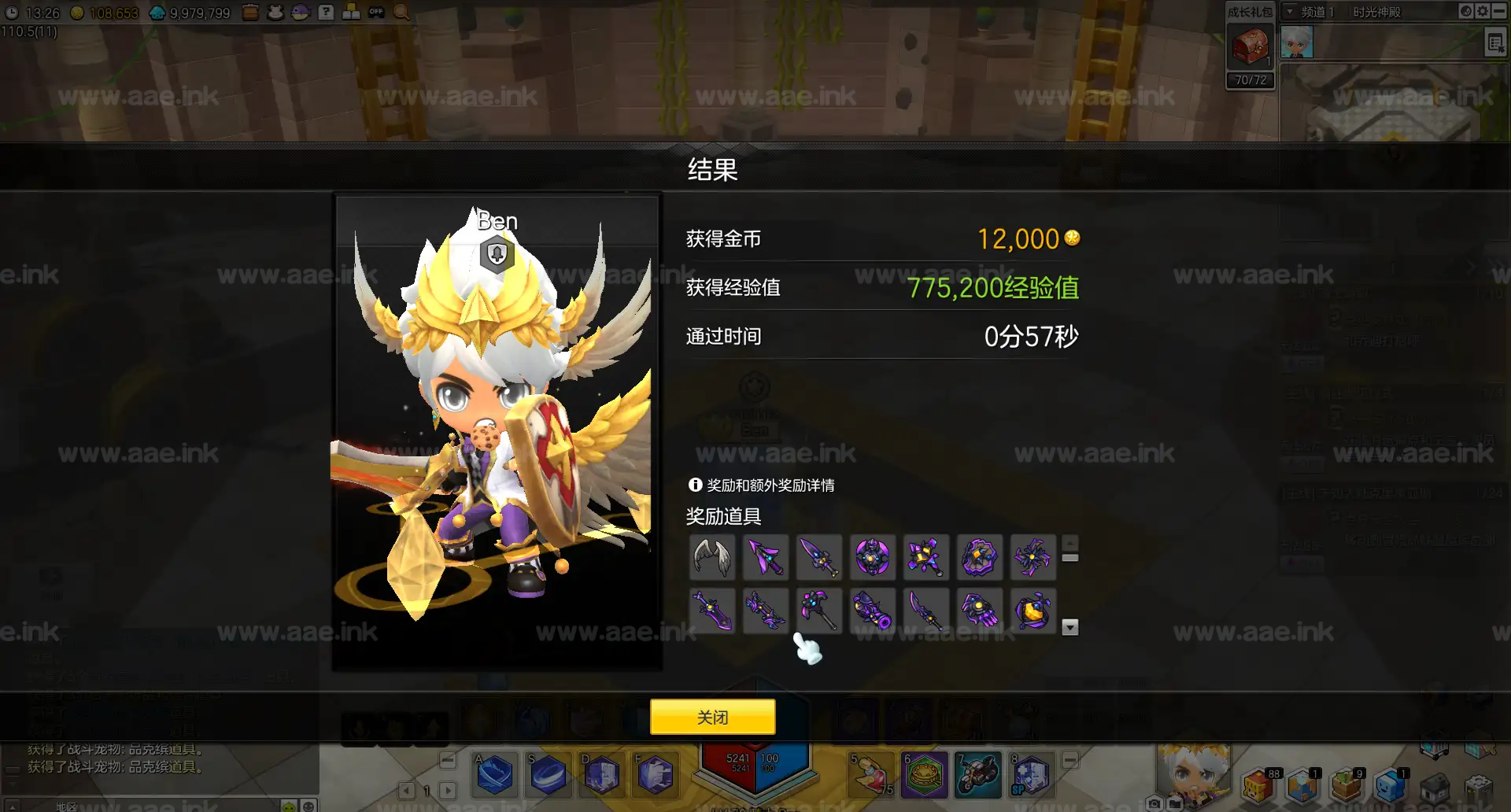1511x812 pixels.
Task: Open the magnifying glass search icon
Action: 401,13
